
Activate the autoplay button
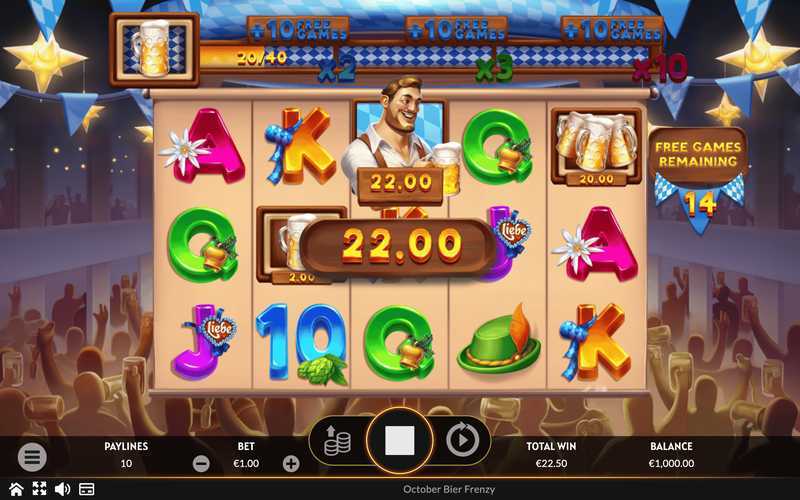462,440
